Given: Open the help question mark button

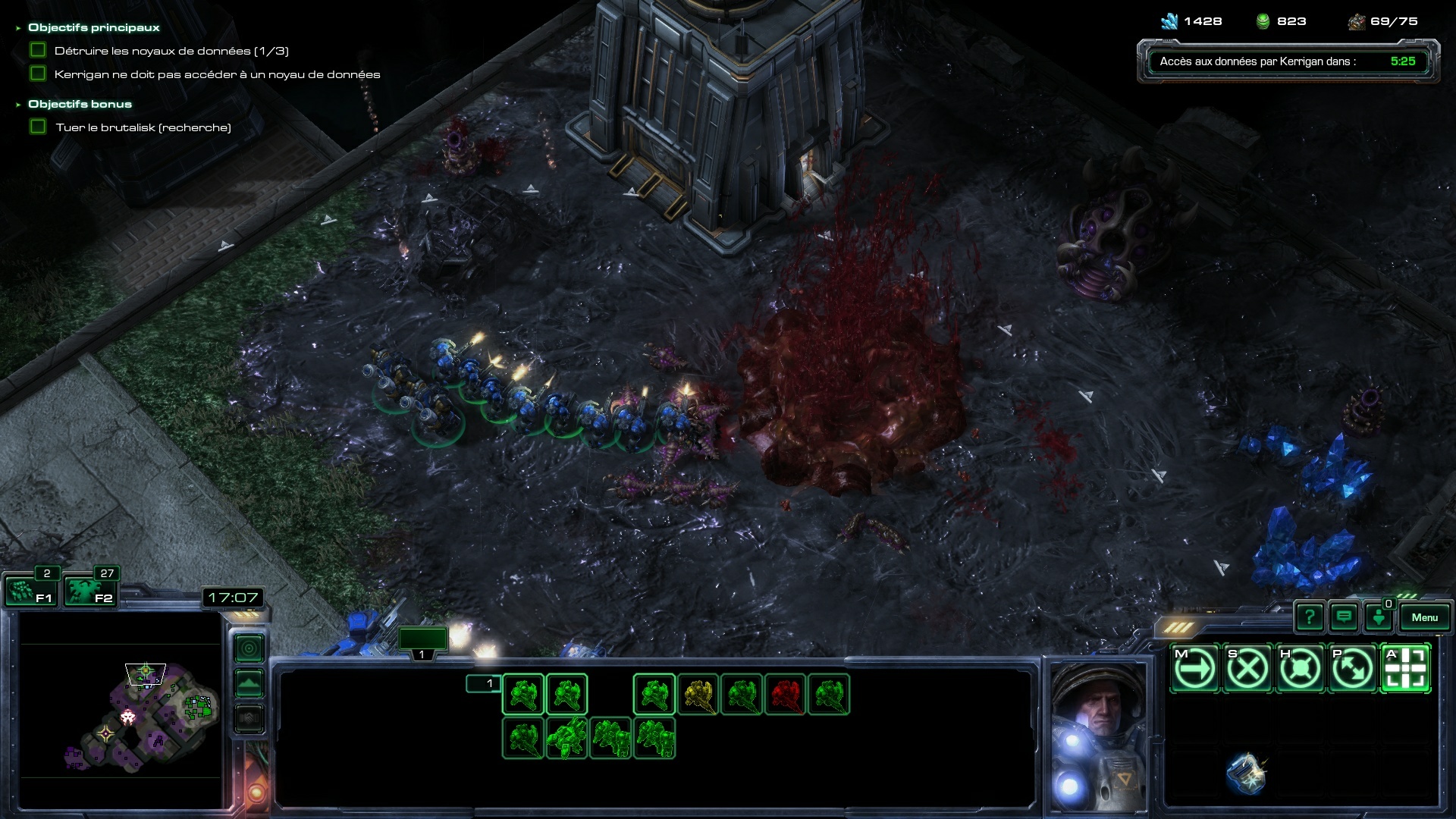Looking at the screenshot, I should (1310, 617).
